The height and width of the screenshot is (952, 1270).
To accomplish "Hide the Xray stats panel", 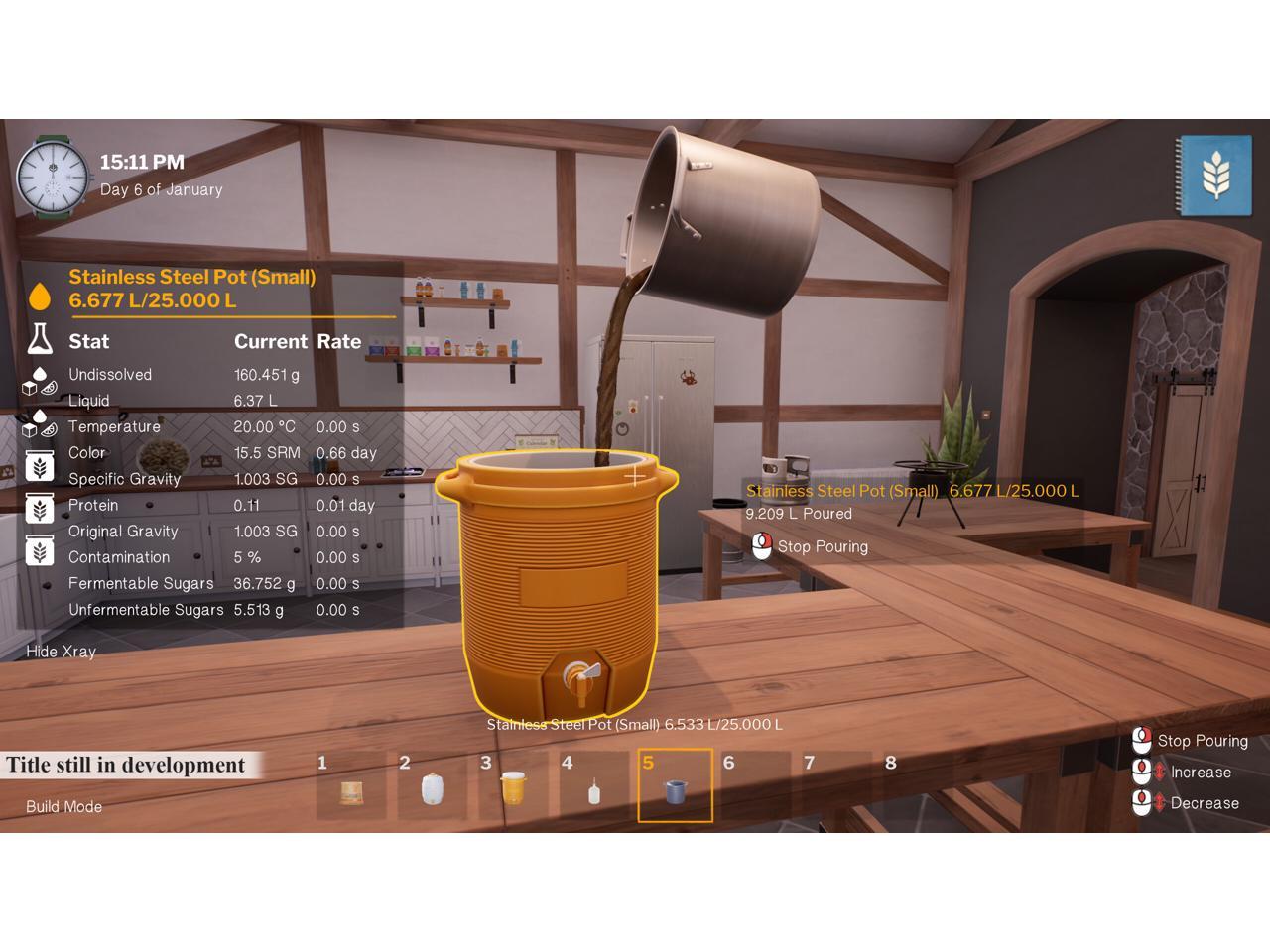I will tap(62, 652).
